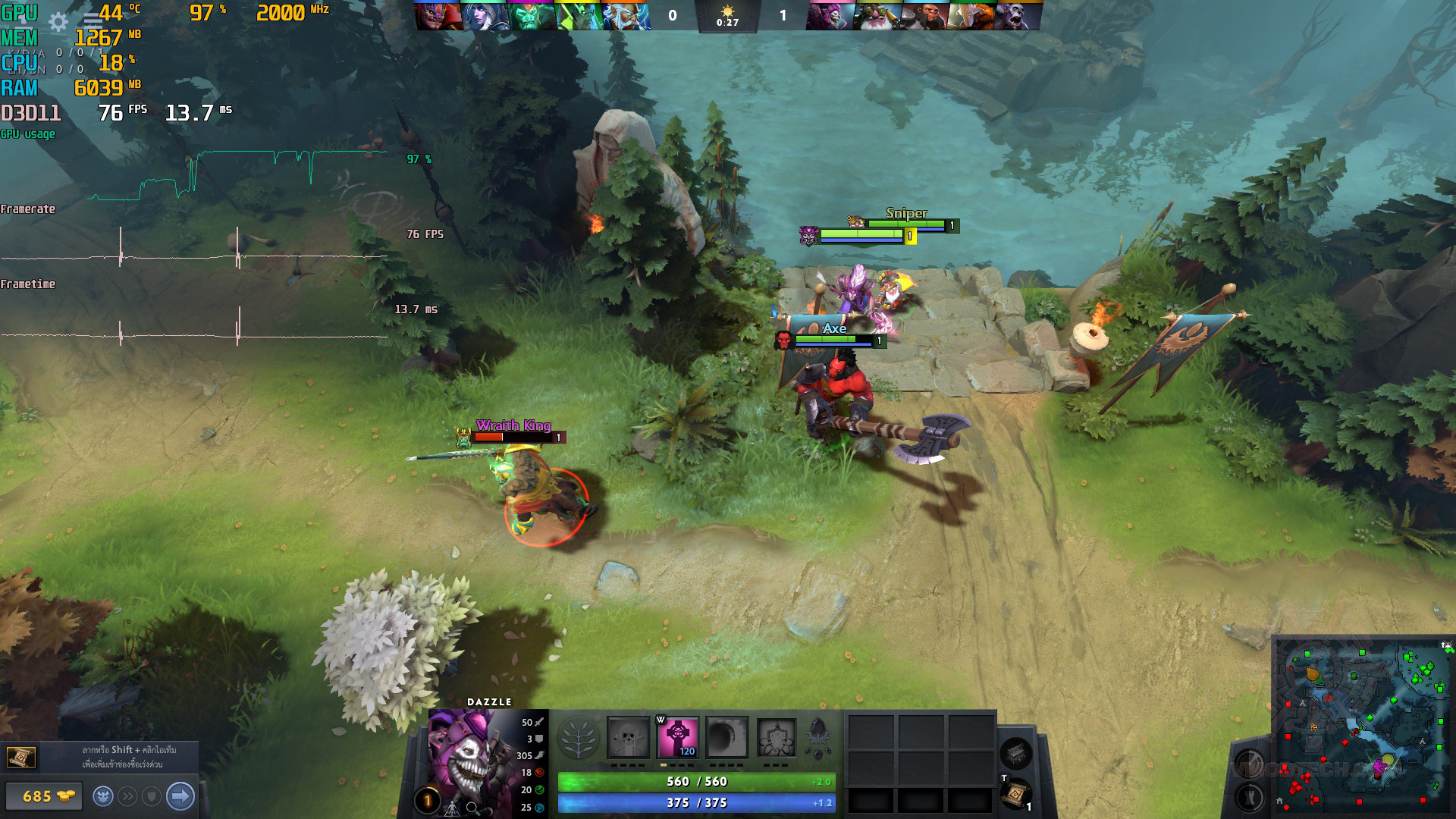
Task: Select the Shadow Wave ability icon
Action: (x=726, y=737)
